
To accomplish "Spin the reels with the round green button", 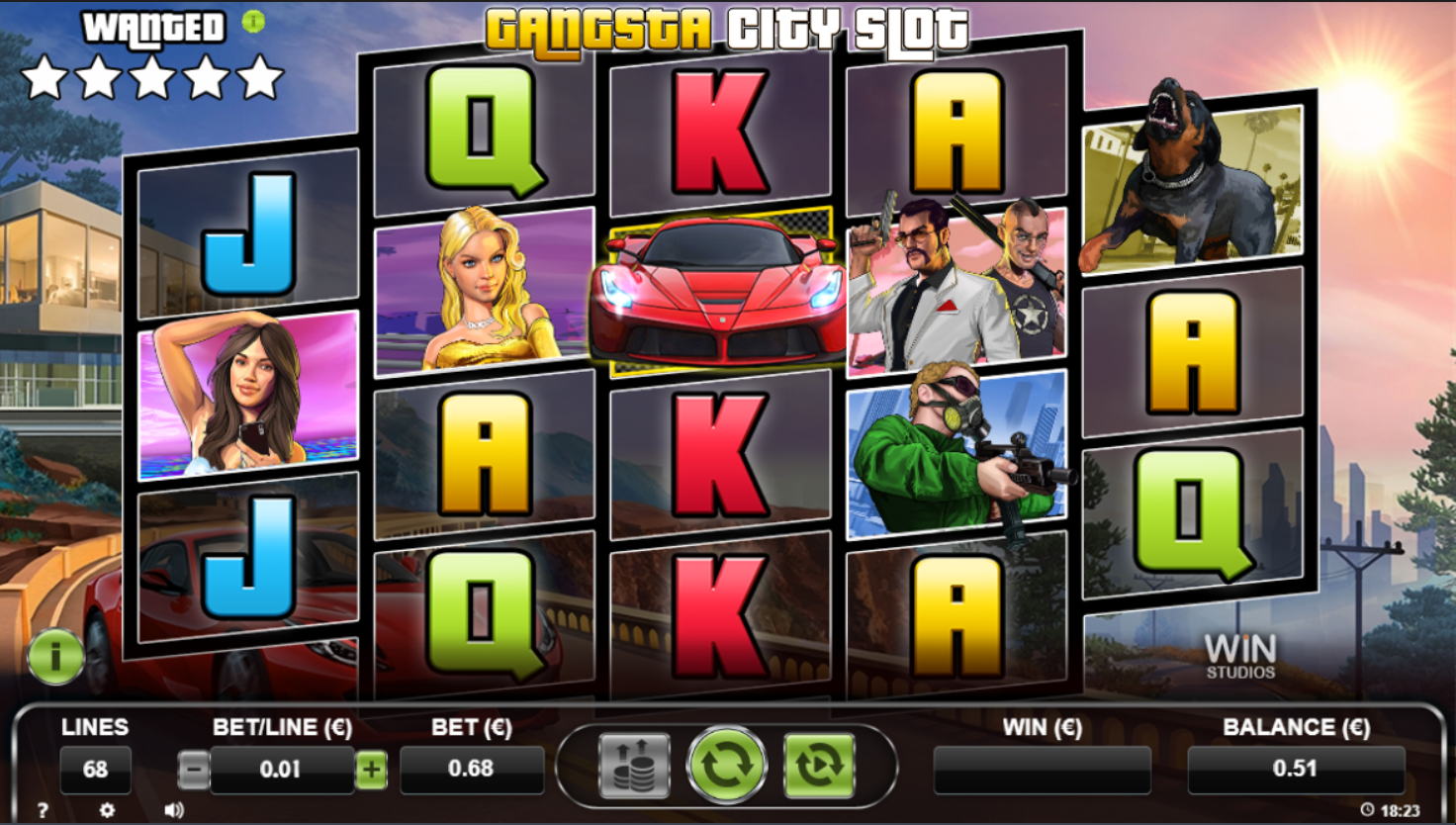I will click(x=726, y=765).
